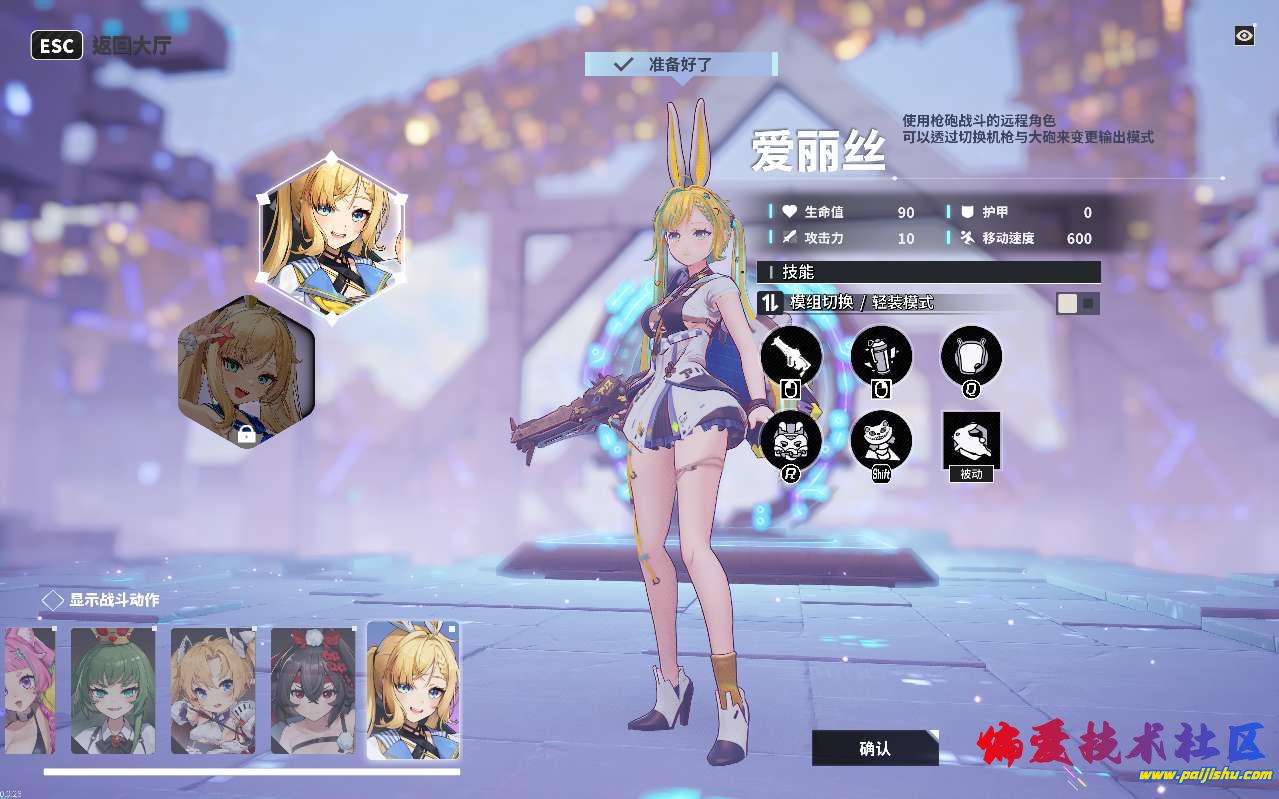Select the black-haired red-flower character portrait

[x=313, y=690]
